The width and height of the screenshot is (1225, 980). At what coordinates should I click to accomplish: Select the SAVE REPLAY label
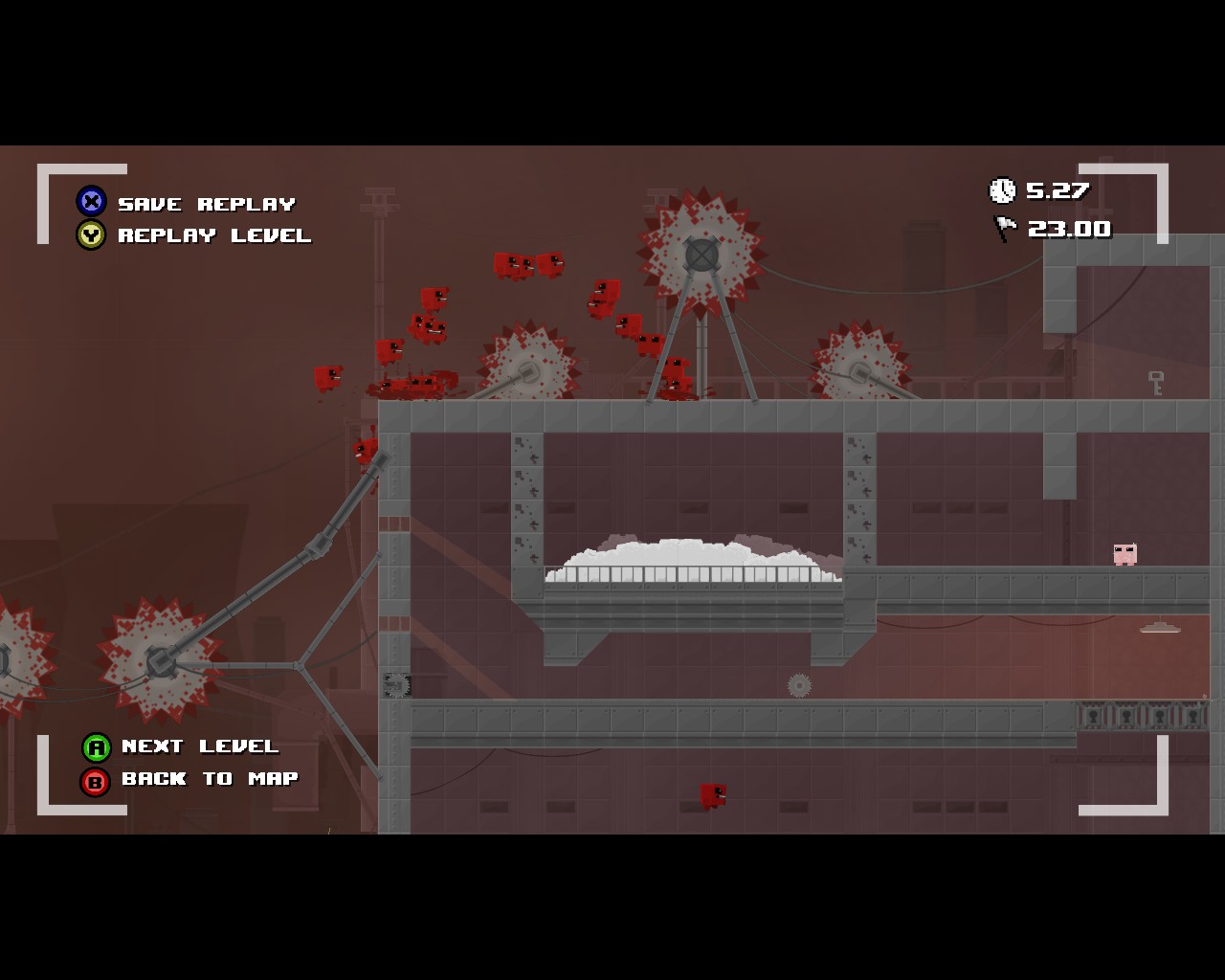(205, 203)
